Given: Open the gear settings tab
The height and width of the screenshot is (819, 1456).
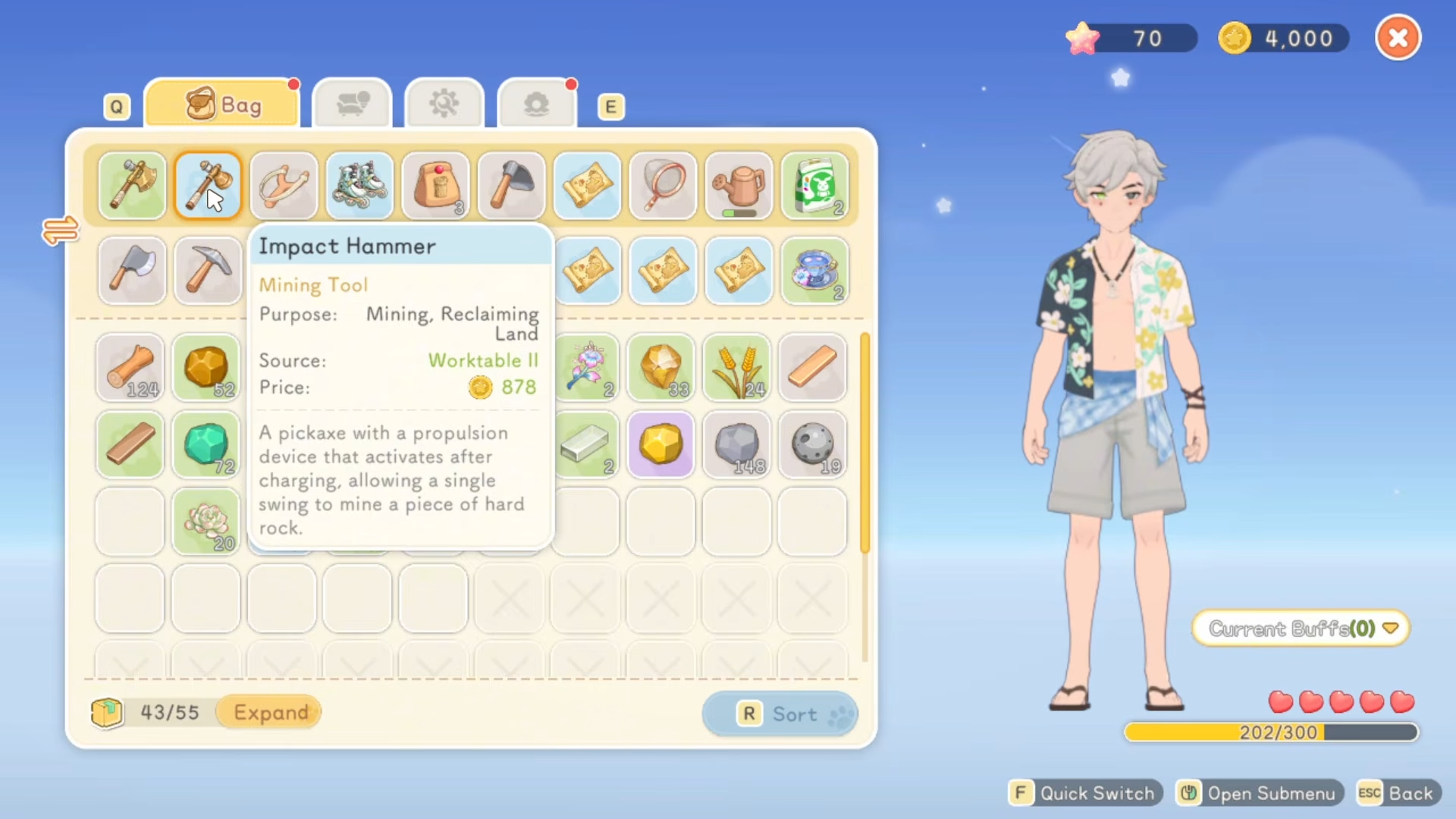Looking at the screenshot, I should click(x=444, y=104).
